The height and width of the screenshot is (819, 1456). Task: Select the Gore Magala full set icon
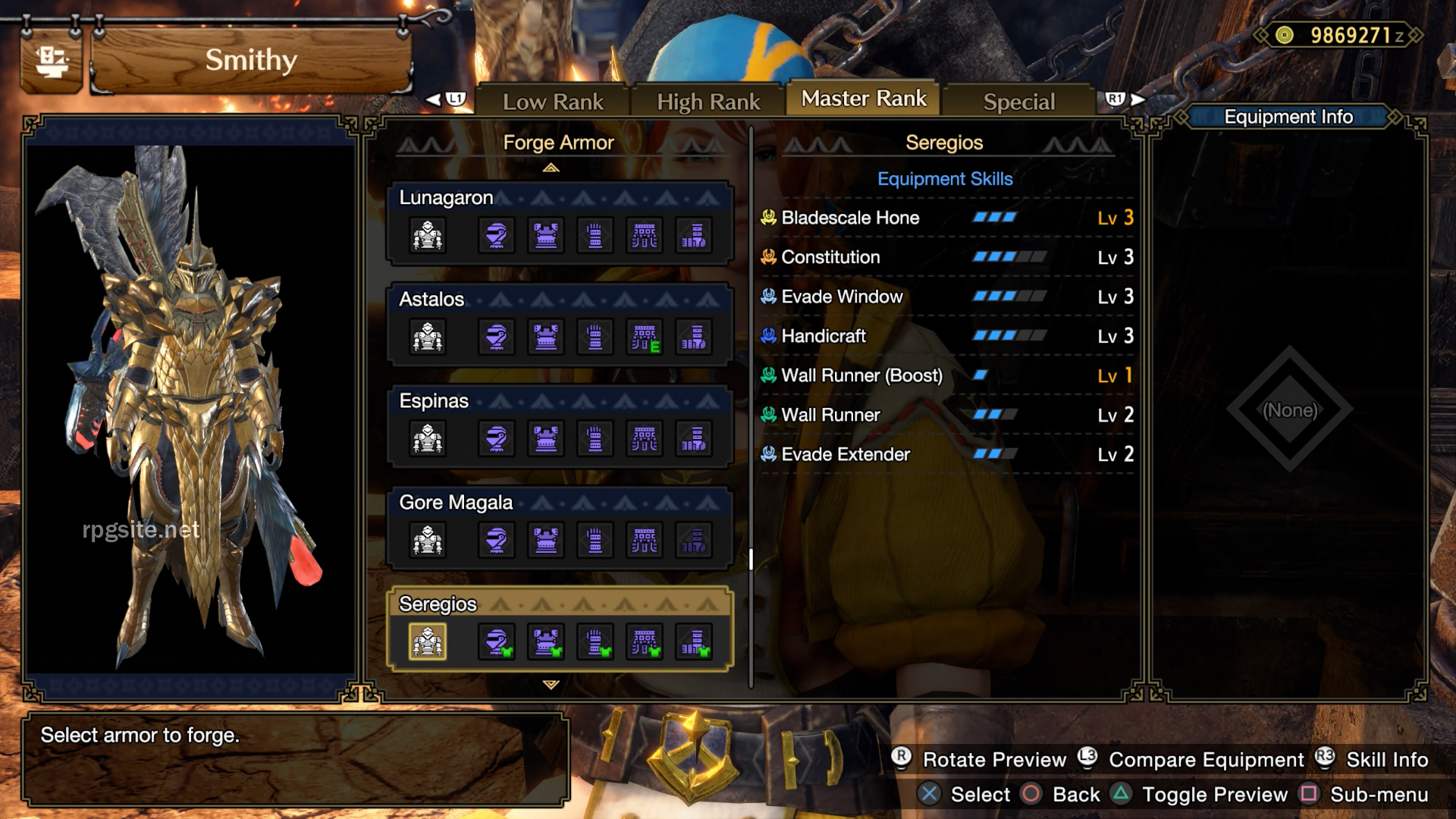tap(428, 540)
